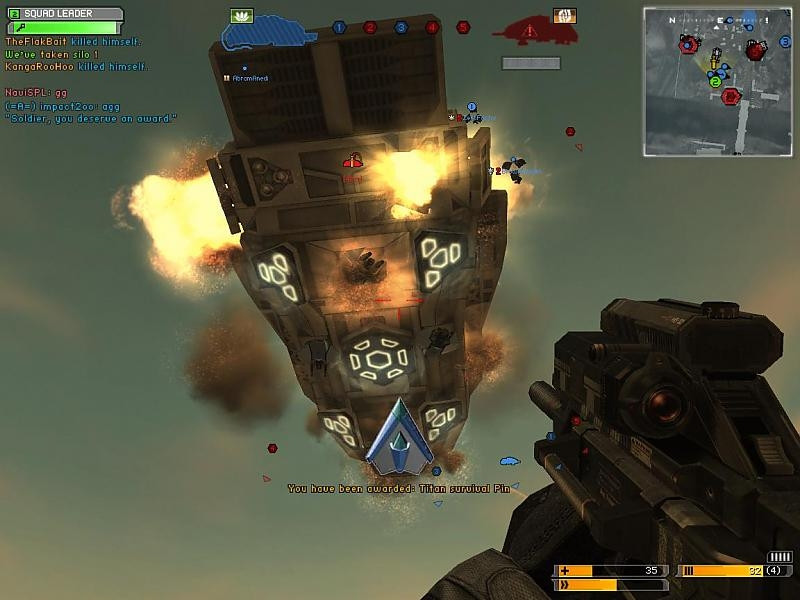800x600 pixels.
Task: Click the silo 4 indicator
Action: [432, 27]
